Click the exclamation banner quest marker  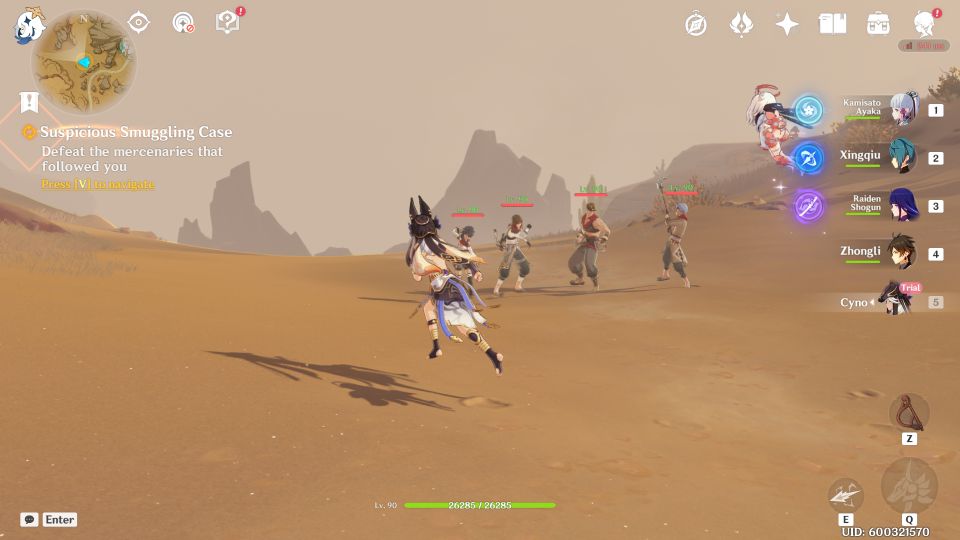(x=29, y=102)
